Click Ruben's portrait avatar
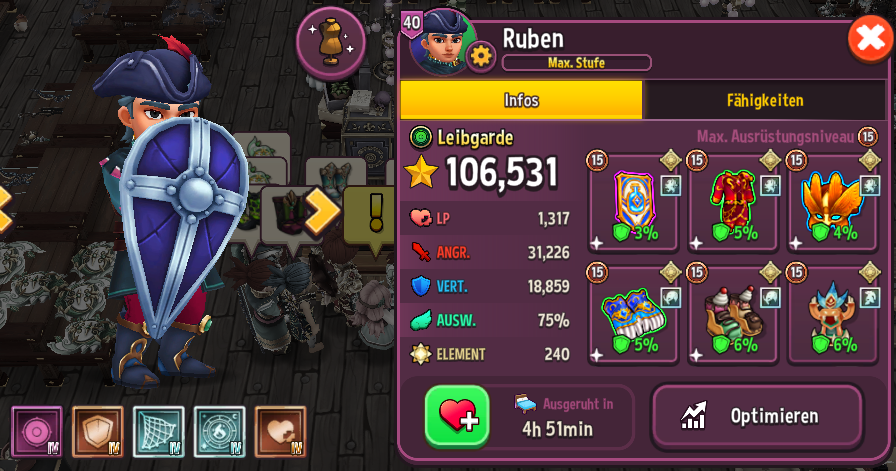 (x=438, y=42)
